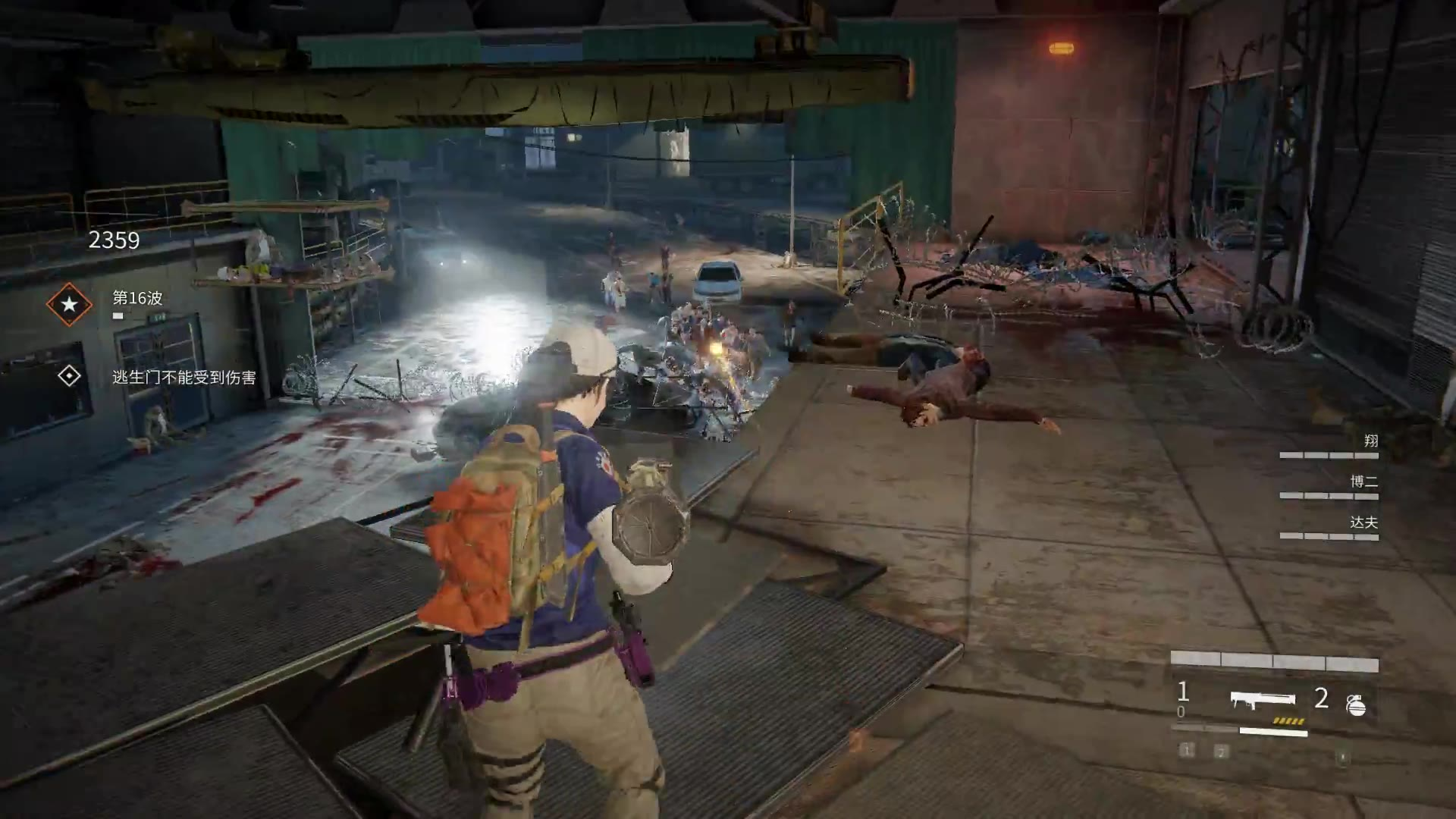Select teammate 翔 in the squad list
1456x819 pixels.
point(1370,441)
